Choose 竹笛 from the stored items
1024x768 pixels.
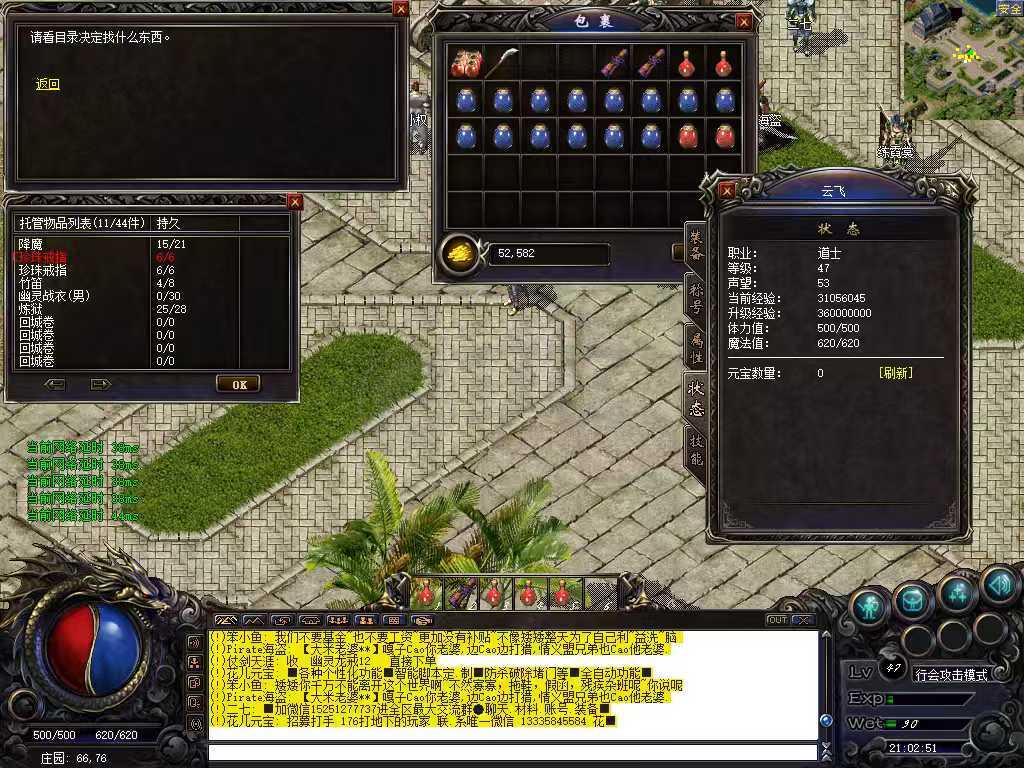(x=31, y=283)
